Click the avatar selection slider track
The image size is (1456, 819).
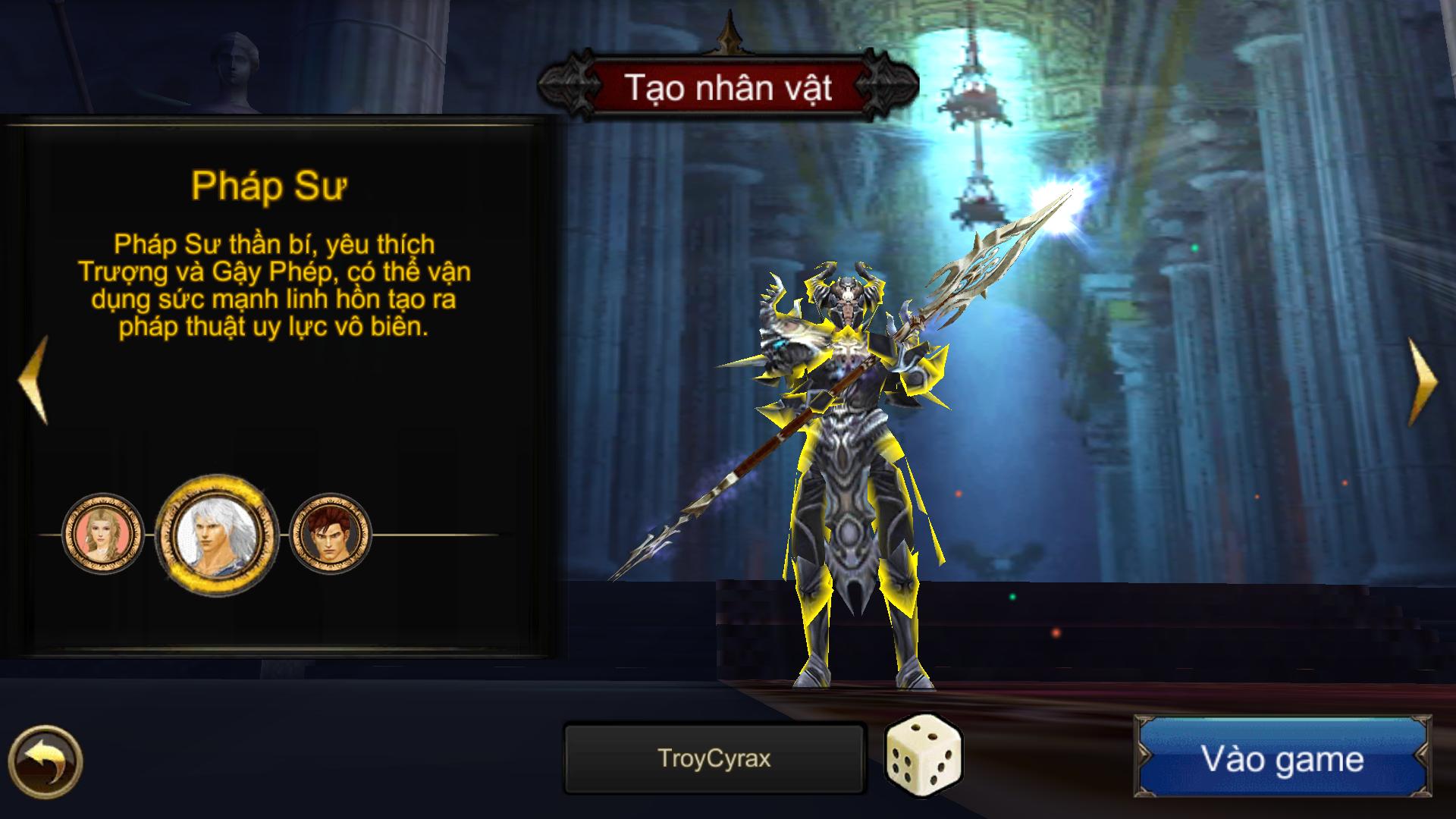point(417,535)
